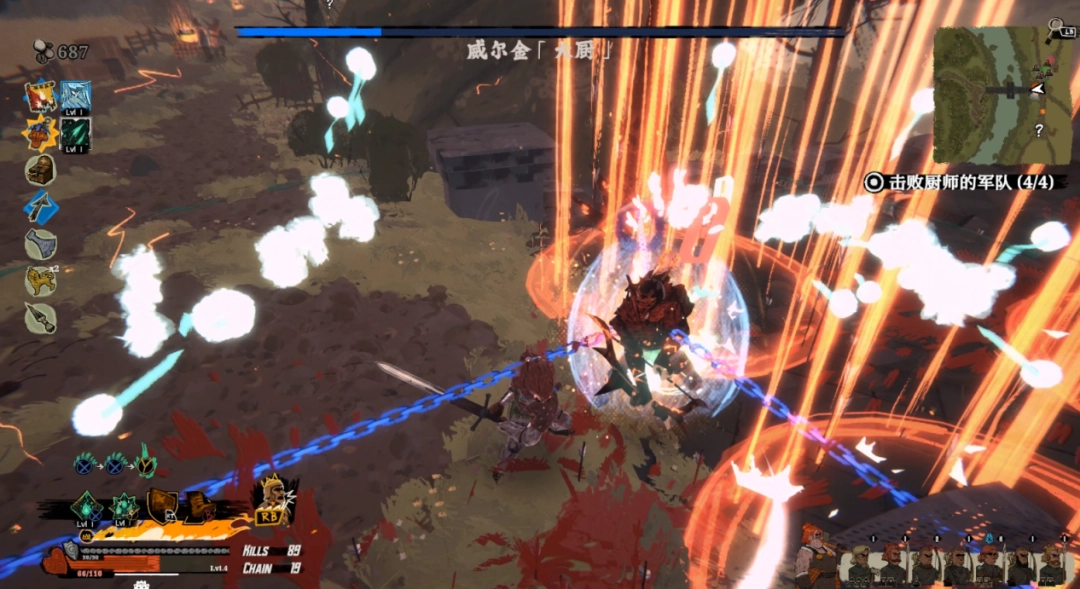Trigger the crowned king shout ability
Screen dimensions: 1080x589
[x=271, y=497]
